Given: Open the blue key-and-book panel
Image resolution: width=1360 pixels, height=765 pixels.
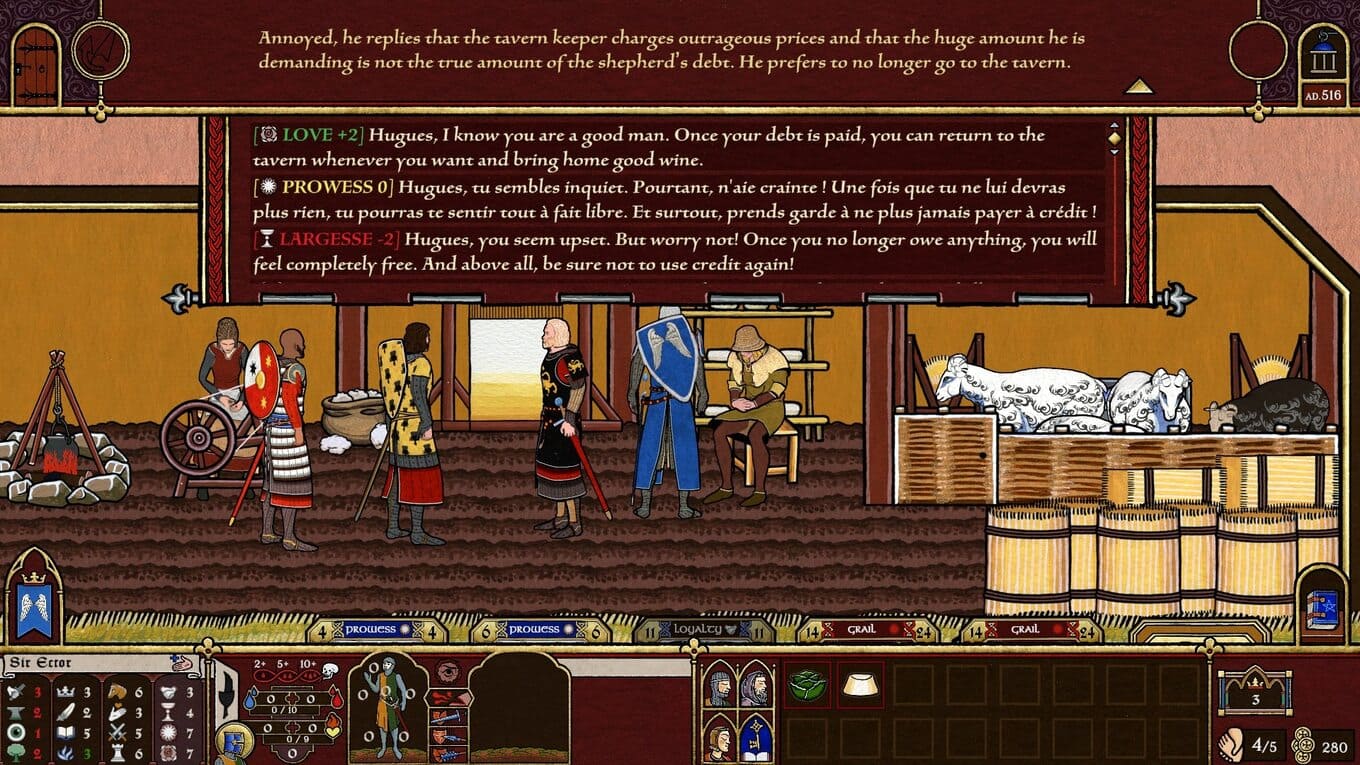Looking at the screenshot, I should pyautogui.click(x=755, y=738).
